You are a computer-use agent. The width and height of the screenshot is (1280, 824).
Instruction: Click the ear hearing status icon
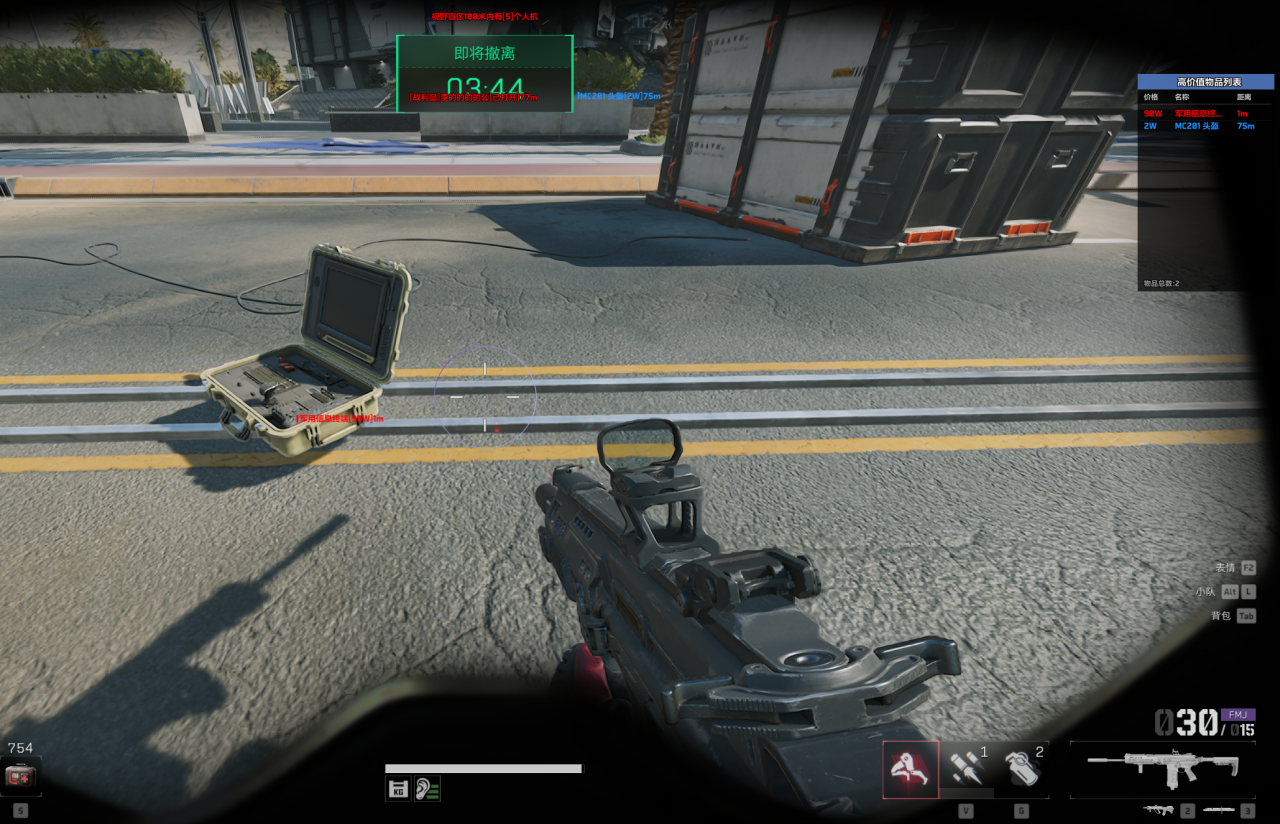(428, 788)
